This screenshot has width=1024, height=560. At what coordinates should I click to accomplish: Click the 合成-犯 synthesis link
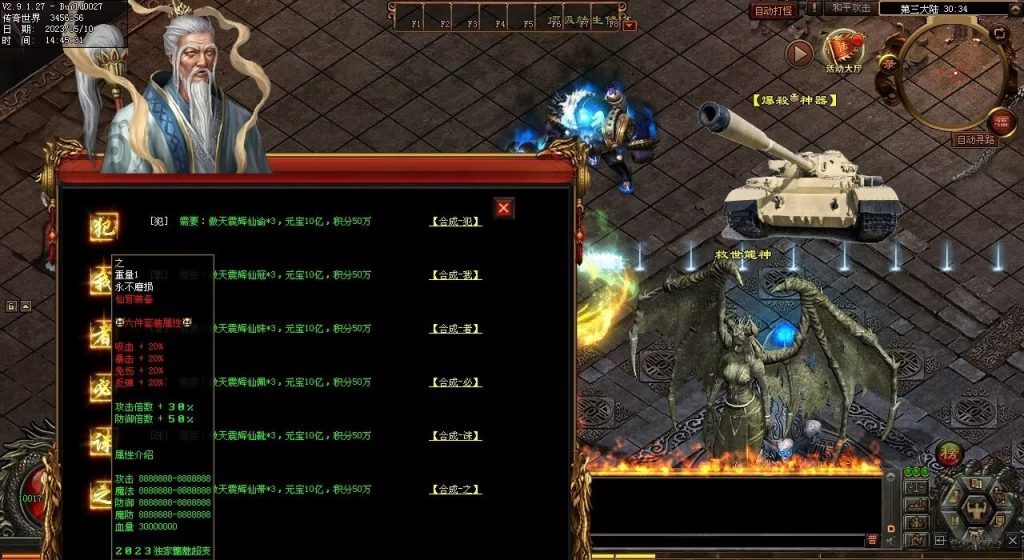coord(455,221)
